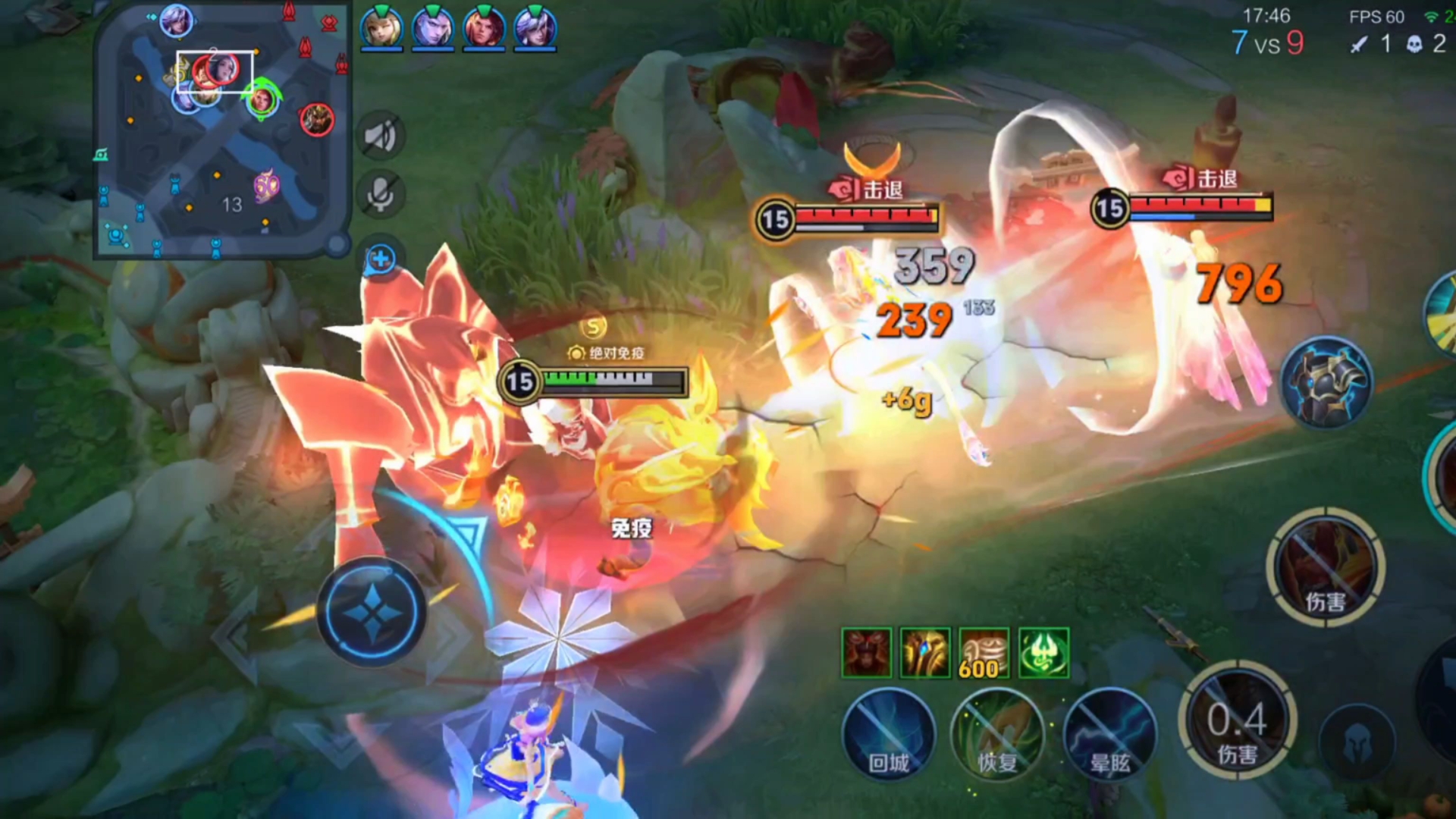Toggle the crossed-out microphone icon
This screenshot has width=1456, height=819.
[380, 194]
